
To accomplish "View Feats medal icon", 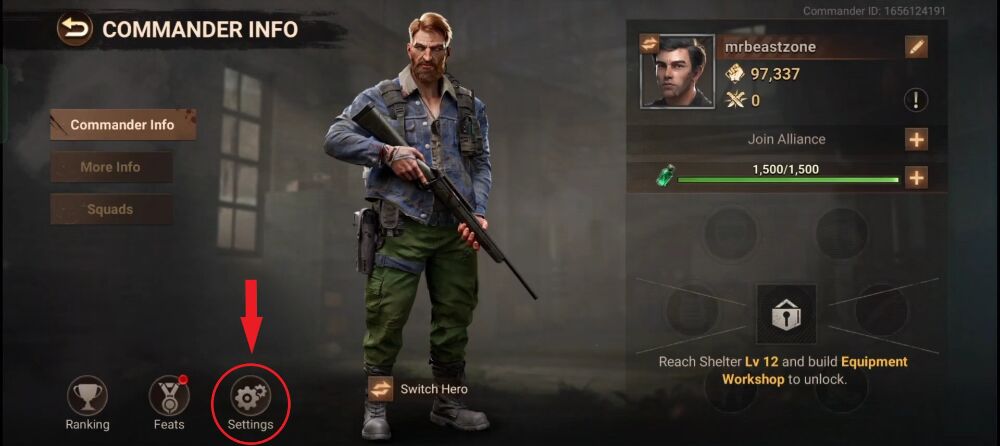I will [169, 396].
